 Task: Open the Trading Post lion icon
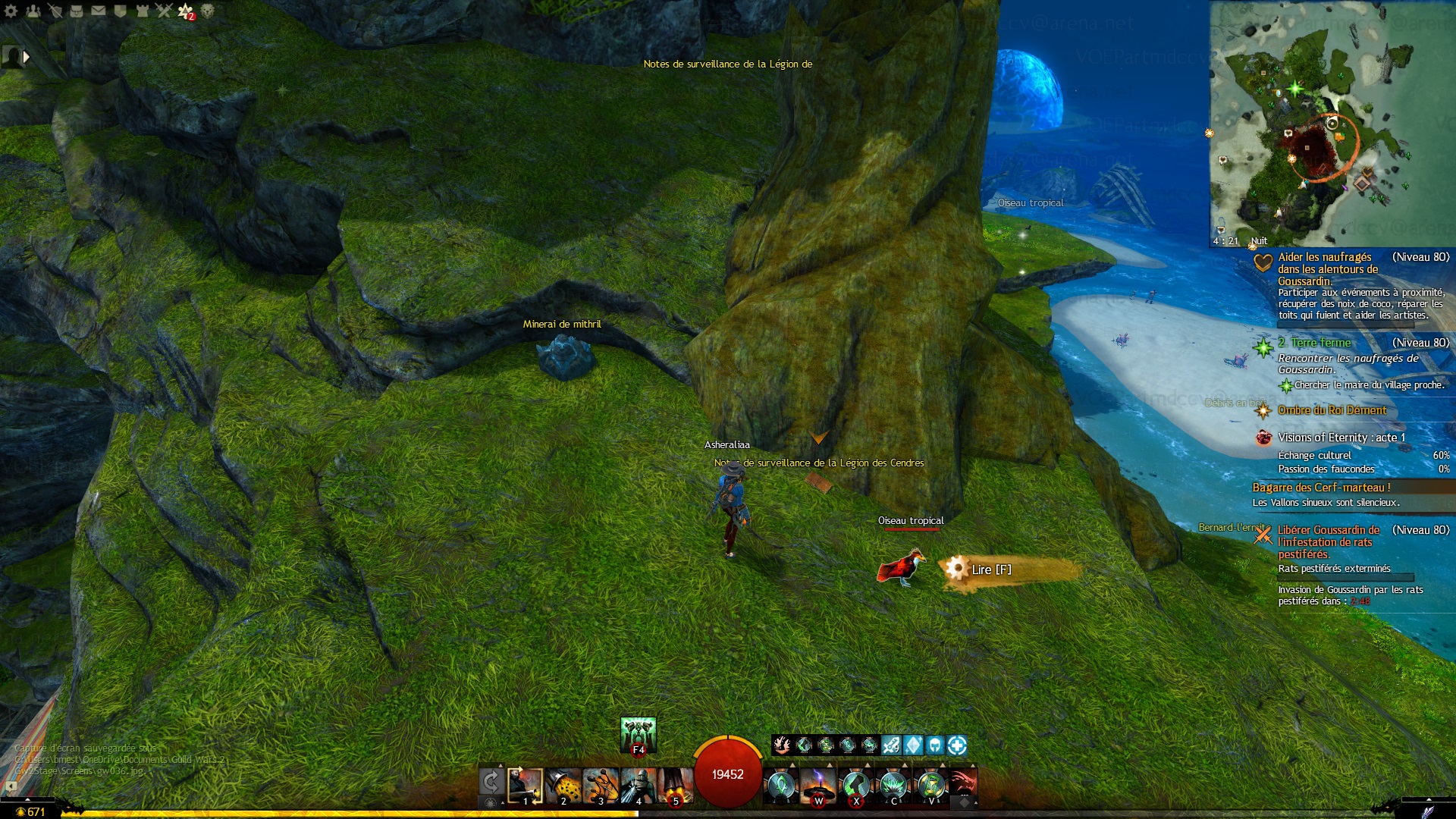coord(207,11)
